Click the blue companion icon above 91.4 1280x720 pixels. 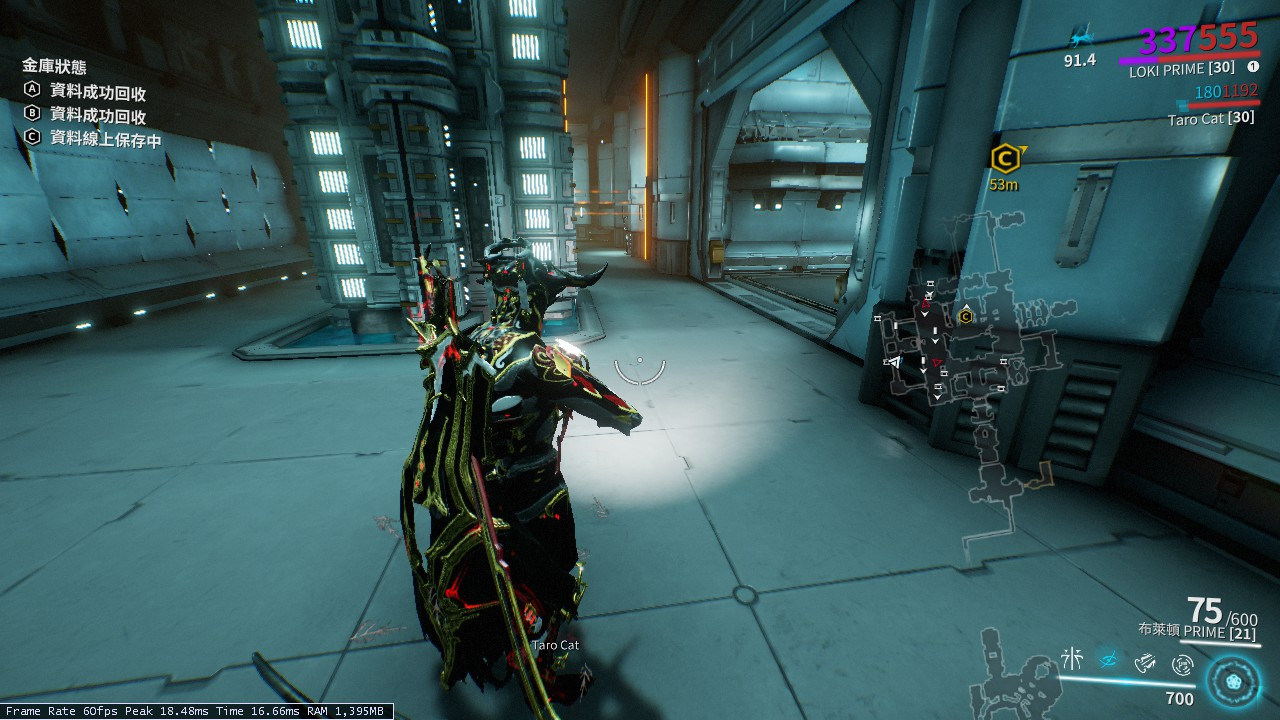1079,40
